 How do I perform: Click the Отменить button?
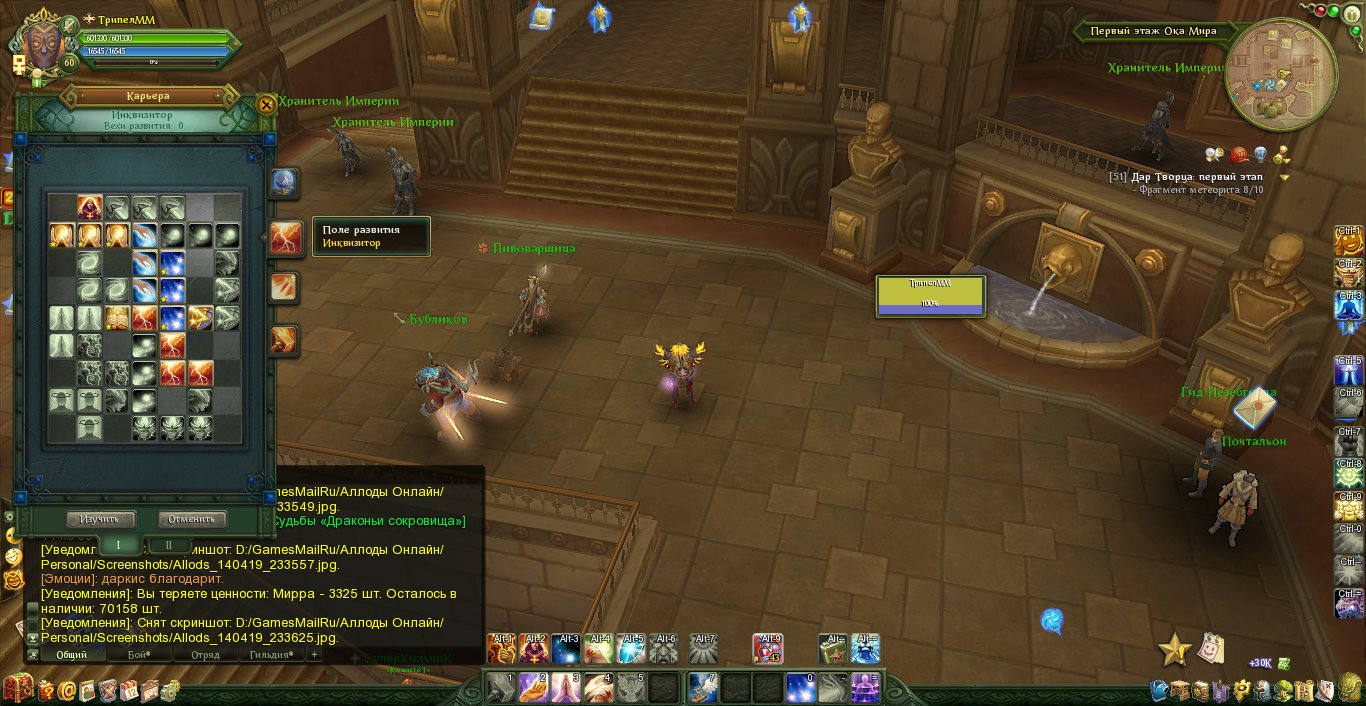point(192,519)
